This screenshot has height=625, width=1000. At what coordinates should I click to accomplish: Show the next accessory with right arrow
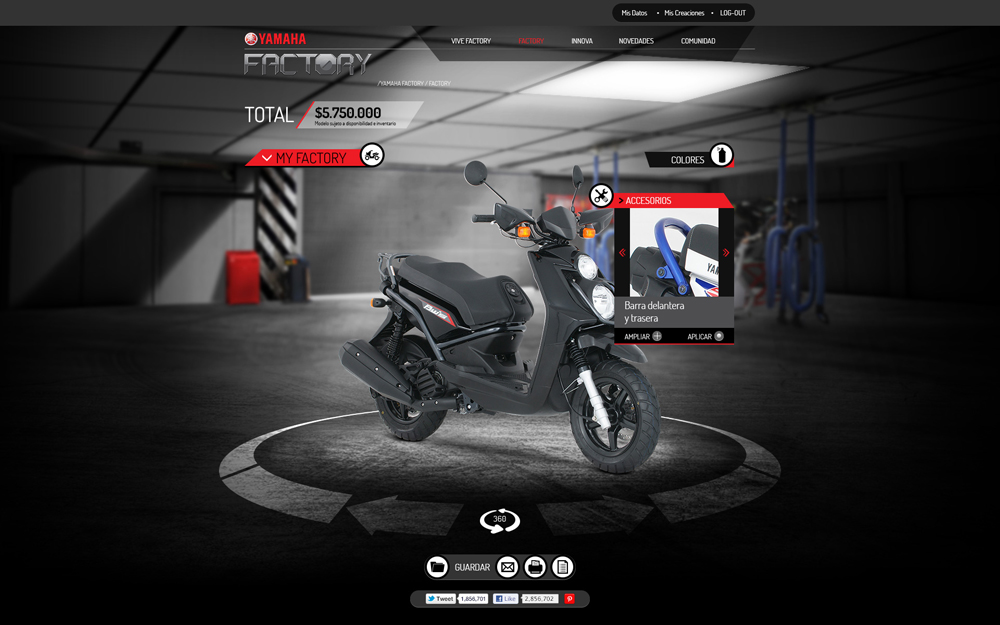726,253
